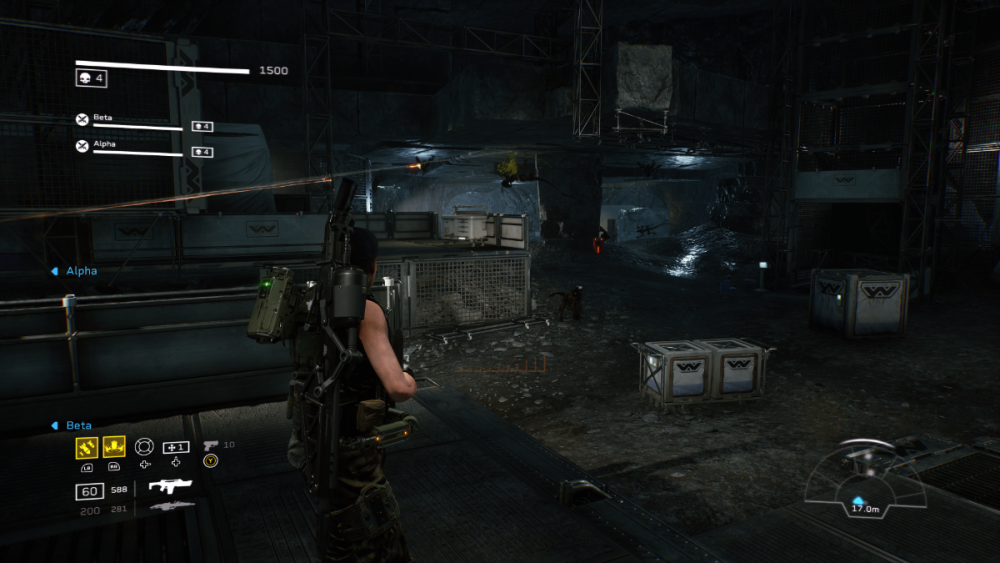
Task: Select the Alpha teammate class icon
Action: coord(82,146)
